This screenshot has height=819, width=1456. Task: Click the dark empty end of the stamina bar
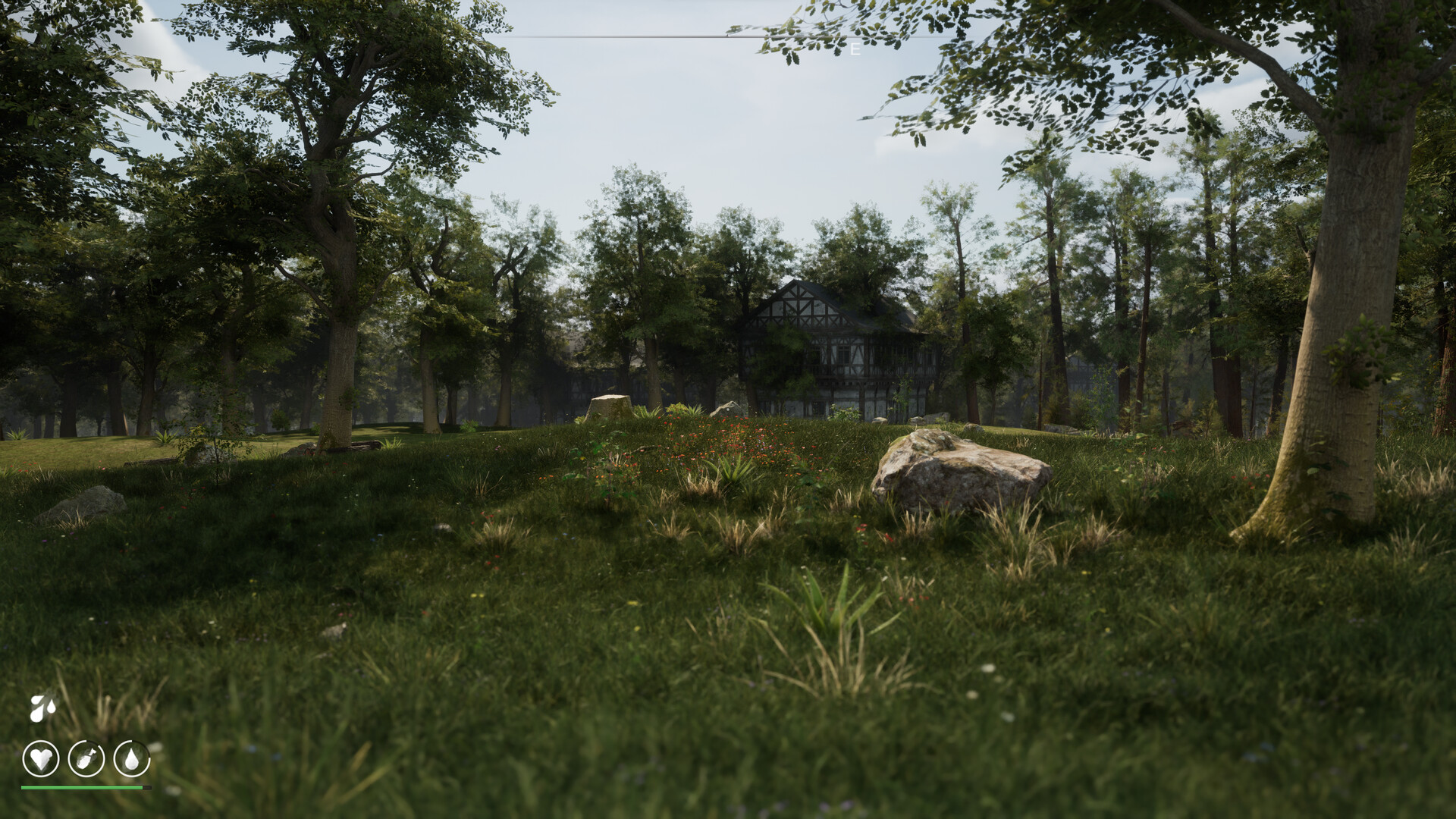(147, 787)
